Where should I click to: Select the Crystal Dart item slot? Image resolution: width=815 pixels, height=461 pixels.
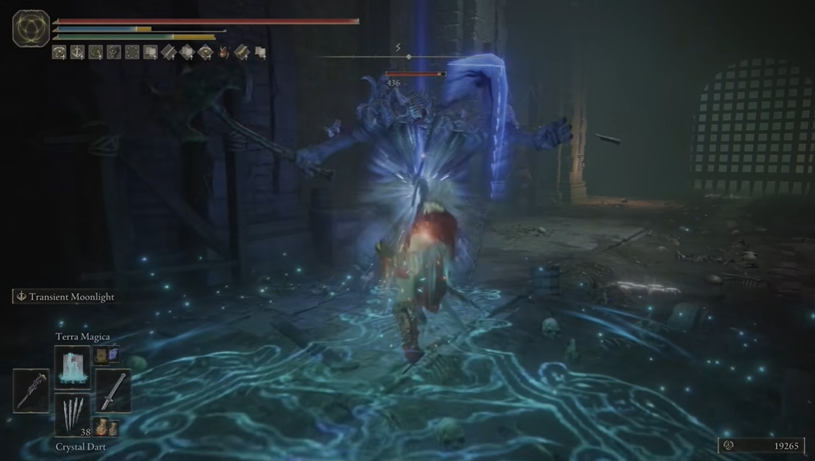click(73, 411)
